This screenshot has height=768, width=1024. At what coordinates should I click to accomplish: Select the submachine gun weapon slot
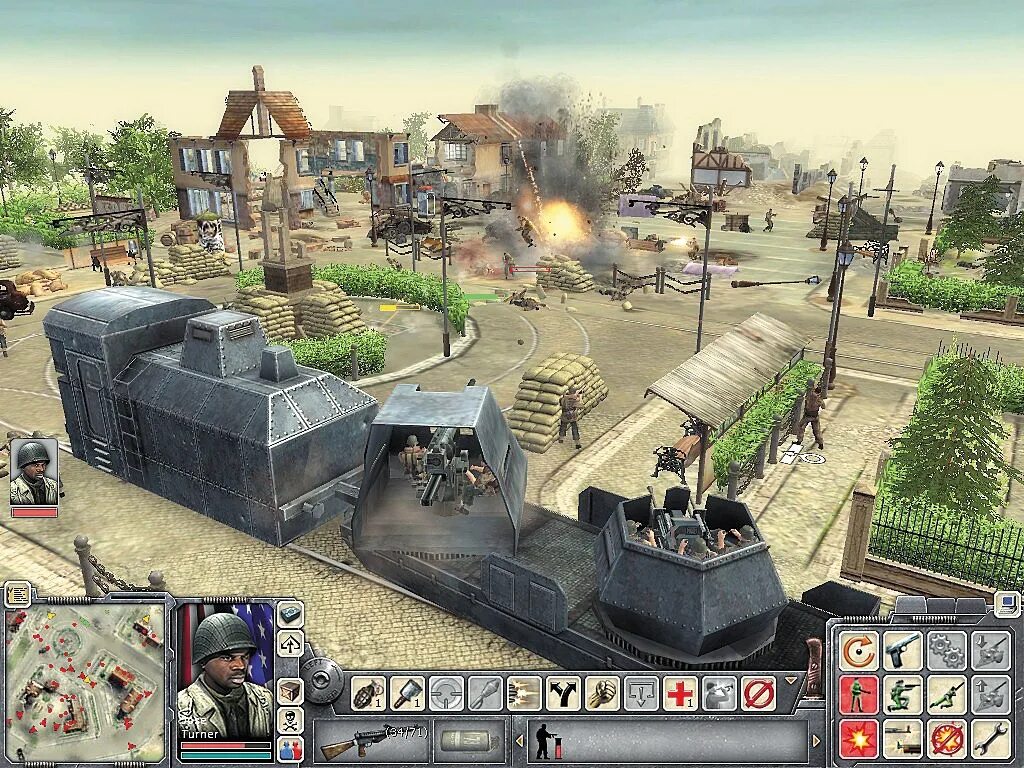click(x=370, y=741)
